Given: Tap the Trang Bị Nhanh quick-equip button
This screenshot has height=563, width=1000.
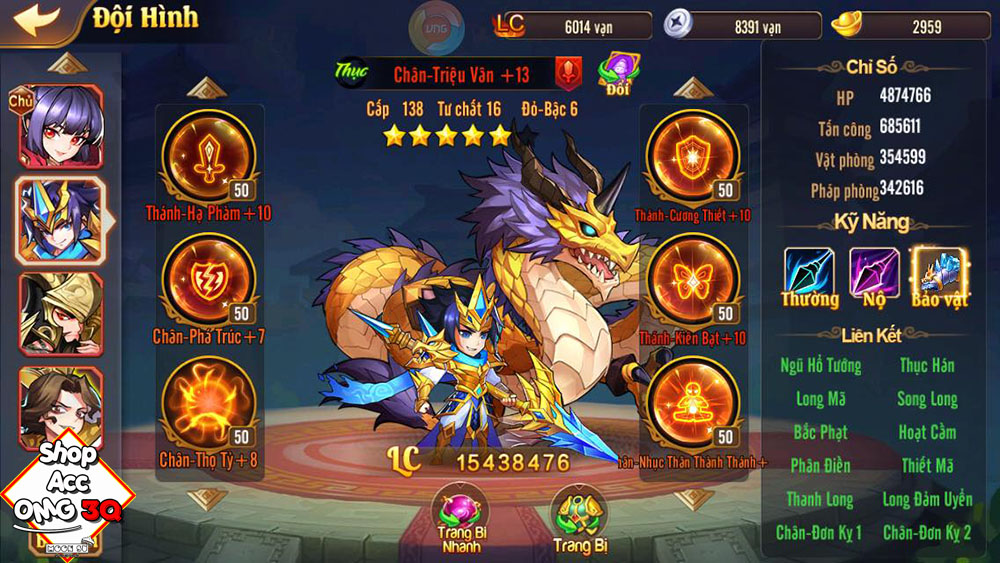Looking at the screenshot, I should pyautogui.click(x=459, y=517).
